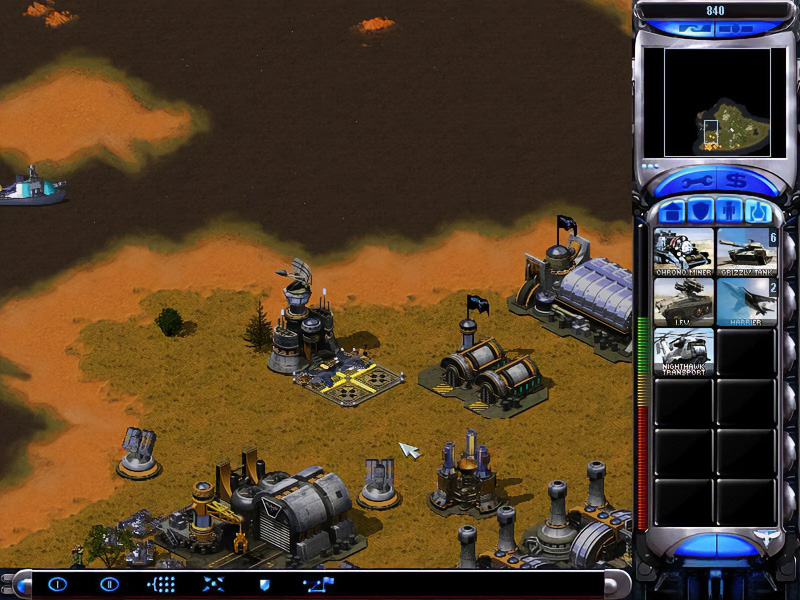The image size is (800, 600).
Task: Activate the dollar-sign sell button
Action: coord(736,181)
